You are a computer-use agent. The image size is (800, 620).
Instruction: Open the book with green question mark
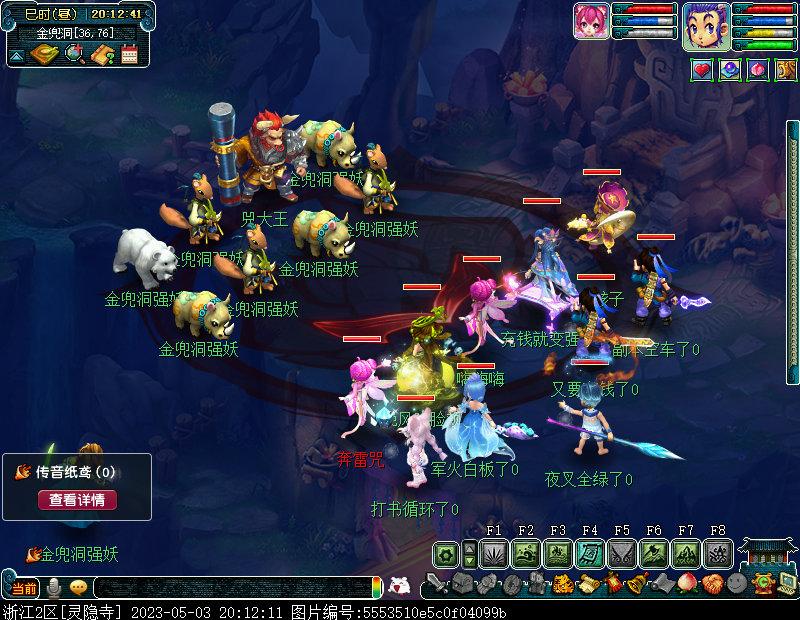point(101,55)
